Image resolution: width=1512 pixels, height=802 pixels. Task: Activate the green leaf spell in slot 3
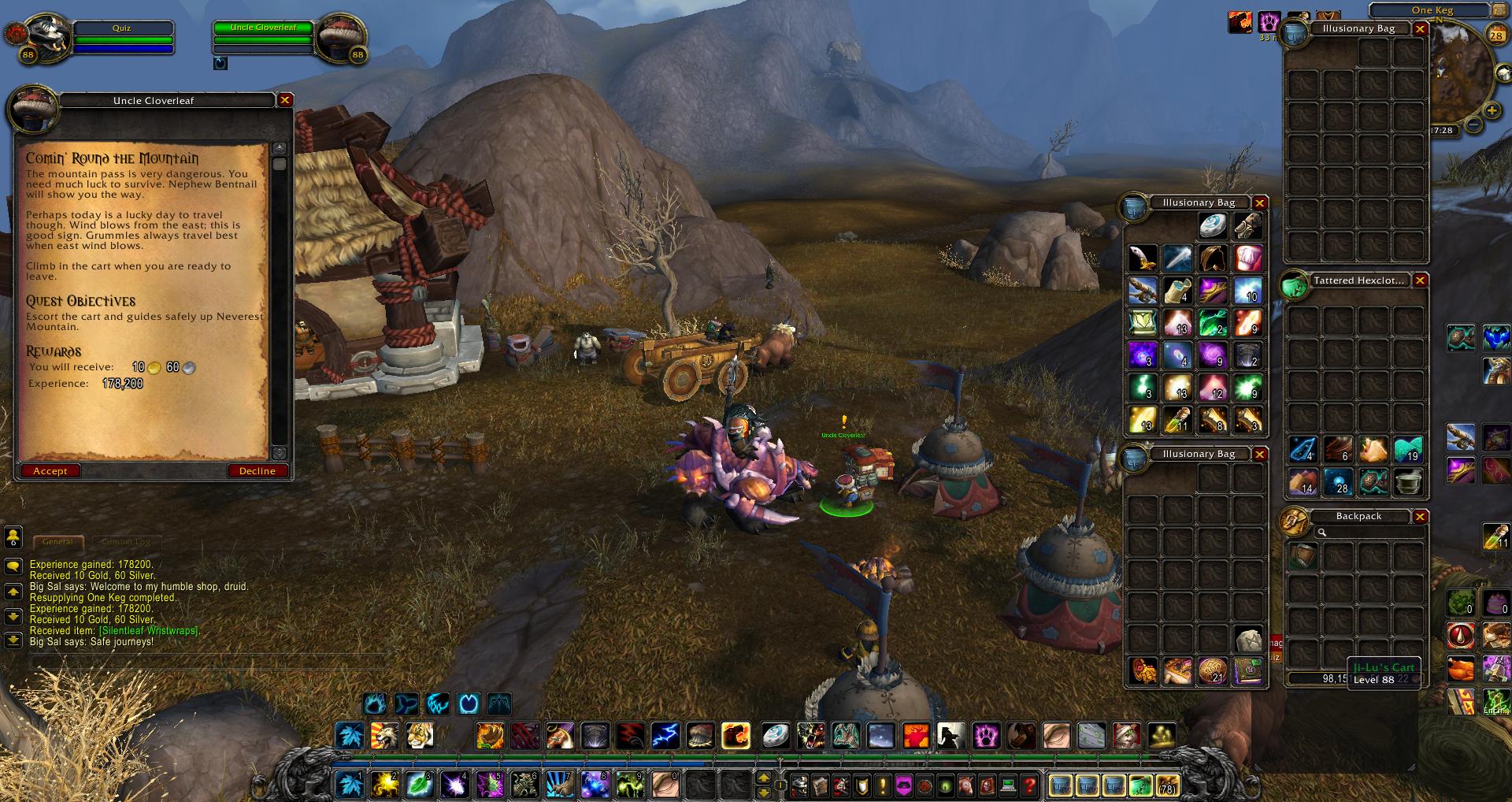coord(419,785)
